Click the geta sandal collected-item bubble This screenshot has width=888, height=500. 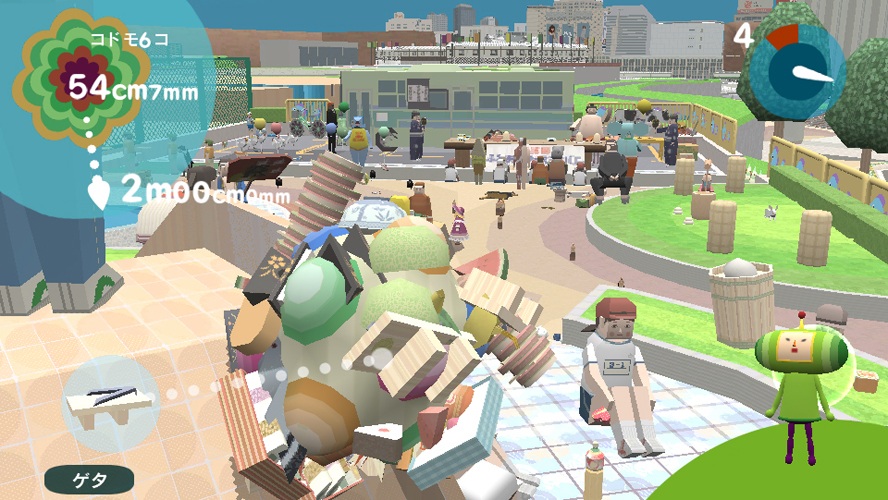click(x=110, y=401)
